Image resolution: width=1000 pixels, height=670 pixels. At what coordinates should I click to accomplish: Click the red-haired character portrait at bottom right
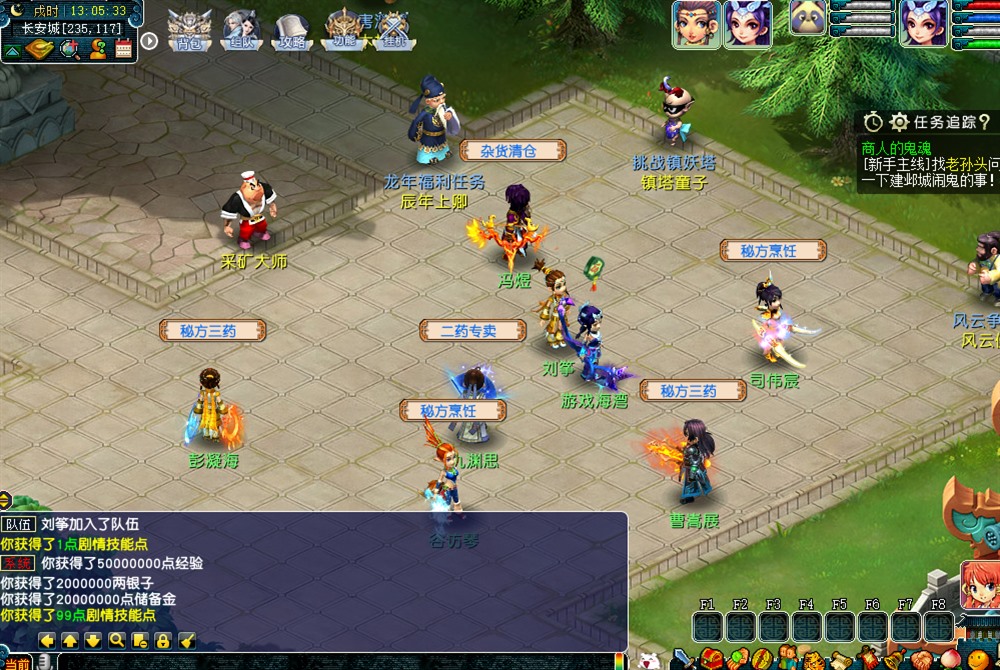(980, 585)
